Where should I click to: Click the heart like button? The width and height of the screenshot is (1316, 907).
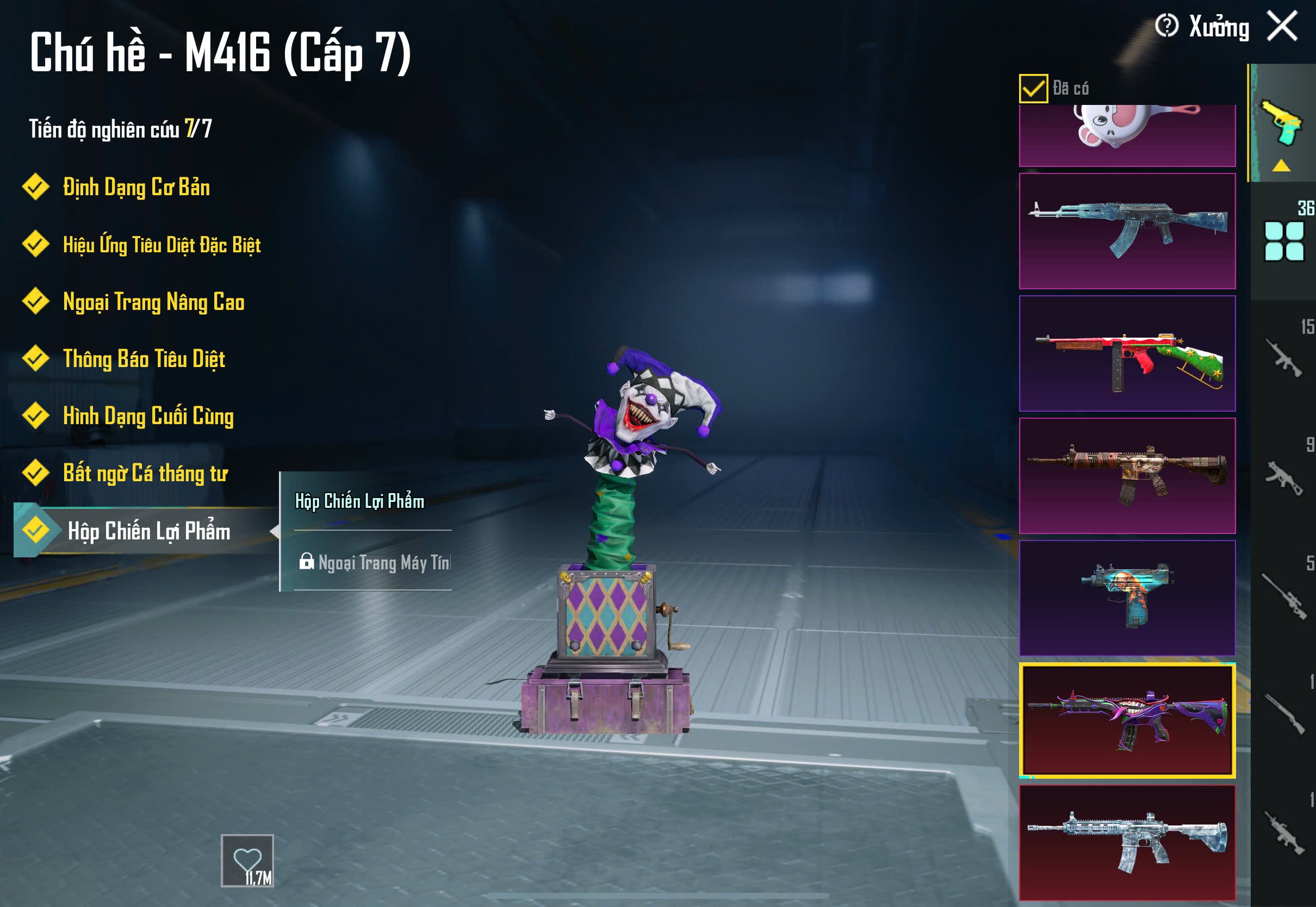tap(247, 860)
